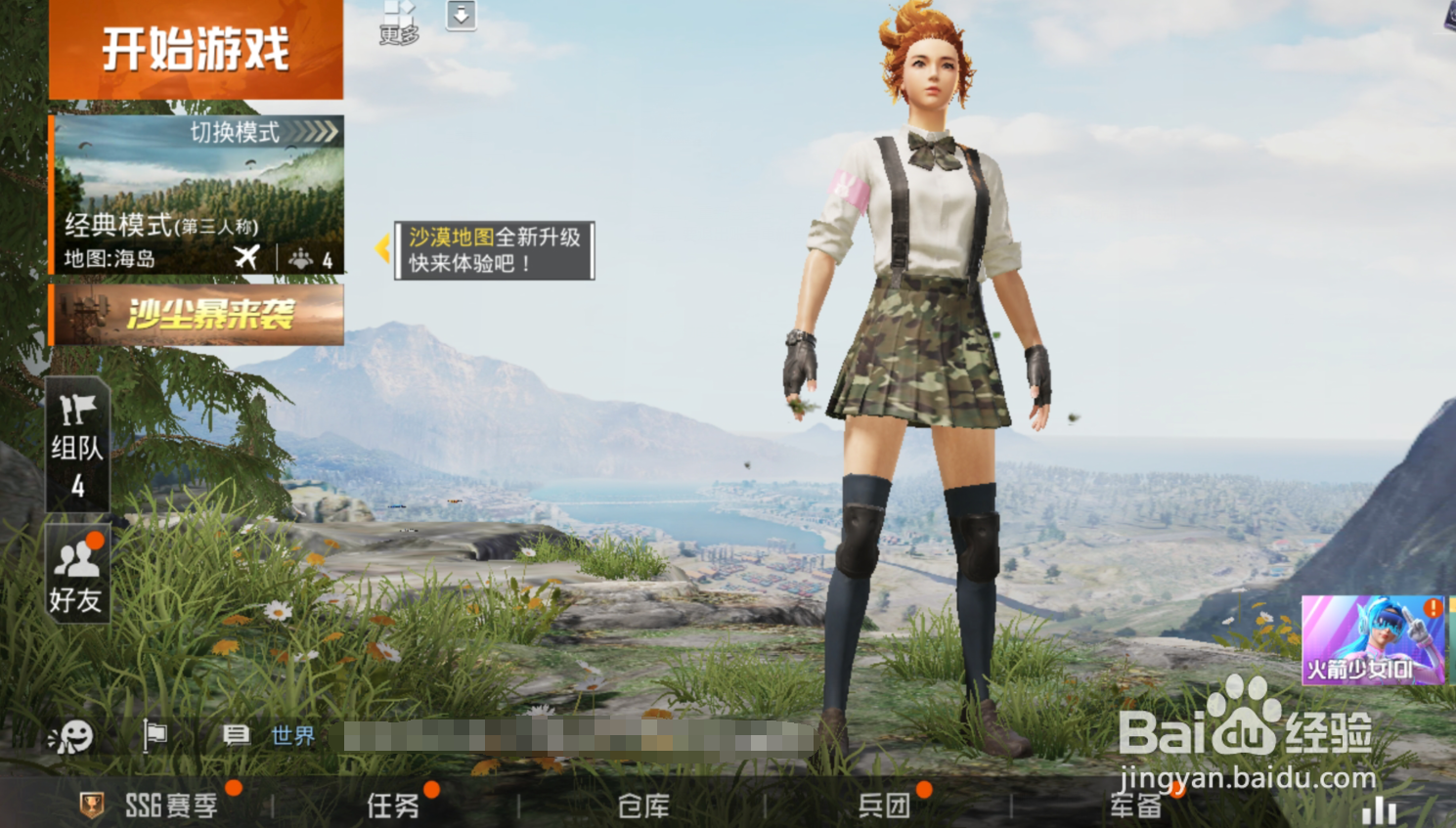Expand 切换模式 via the chevron arrows
The image size is (1456, 828).
311,131
